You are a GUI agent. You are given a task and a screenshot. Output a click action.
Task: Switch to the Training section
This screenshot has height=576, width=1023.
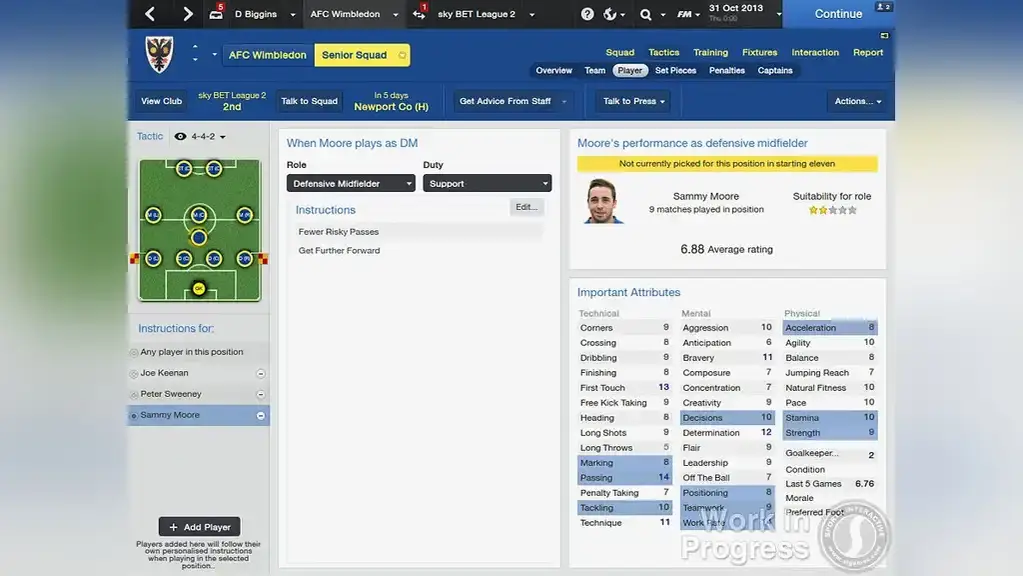710,53
